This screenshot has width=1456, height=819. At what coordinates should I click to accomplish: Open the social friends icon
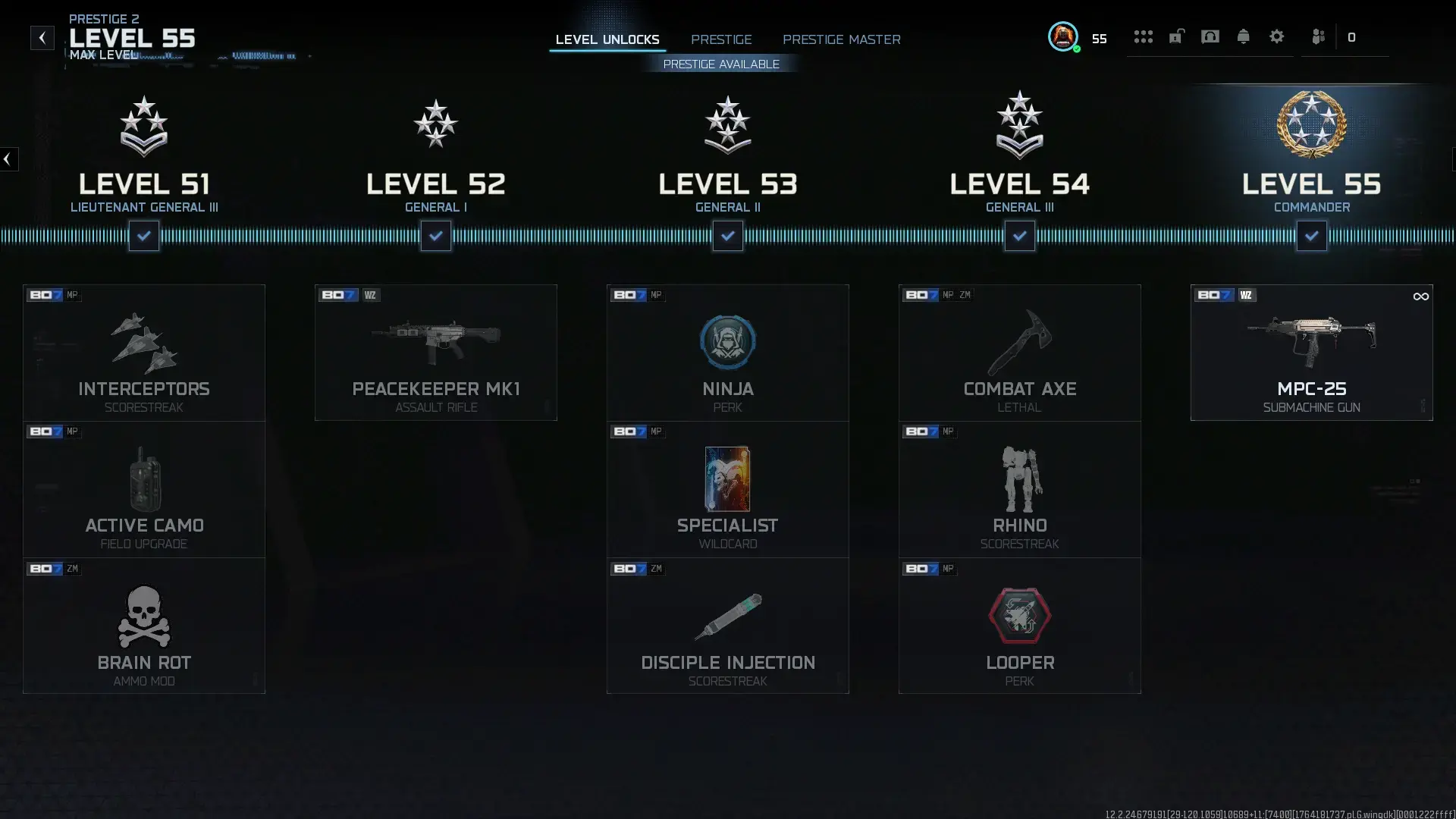[x=1319, y=36]
